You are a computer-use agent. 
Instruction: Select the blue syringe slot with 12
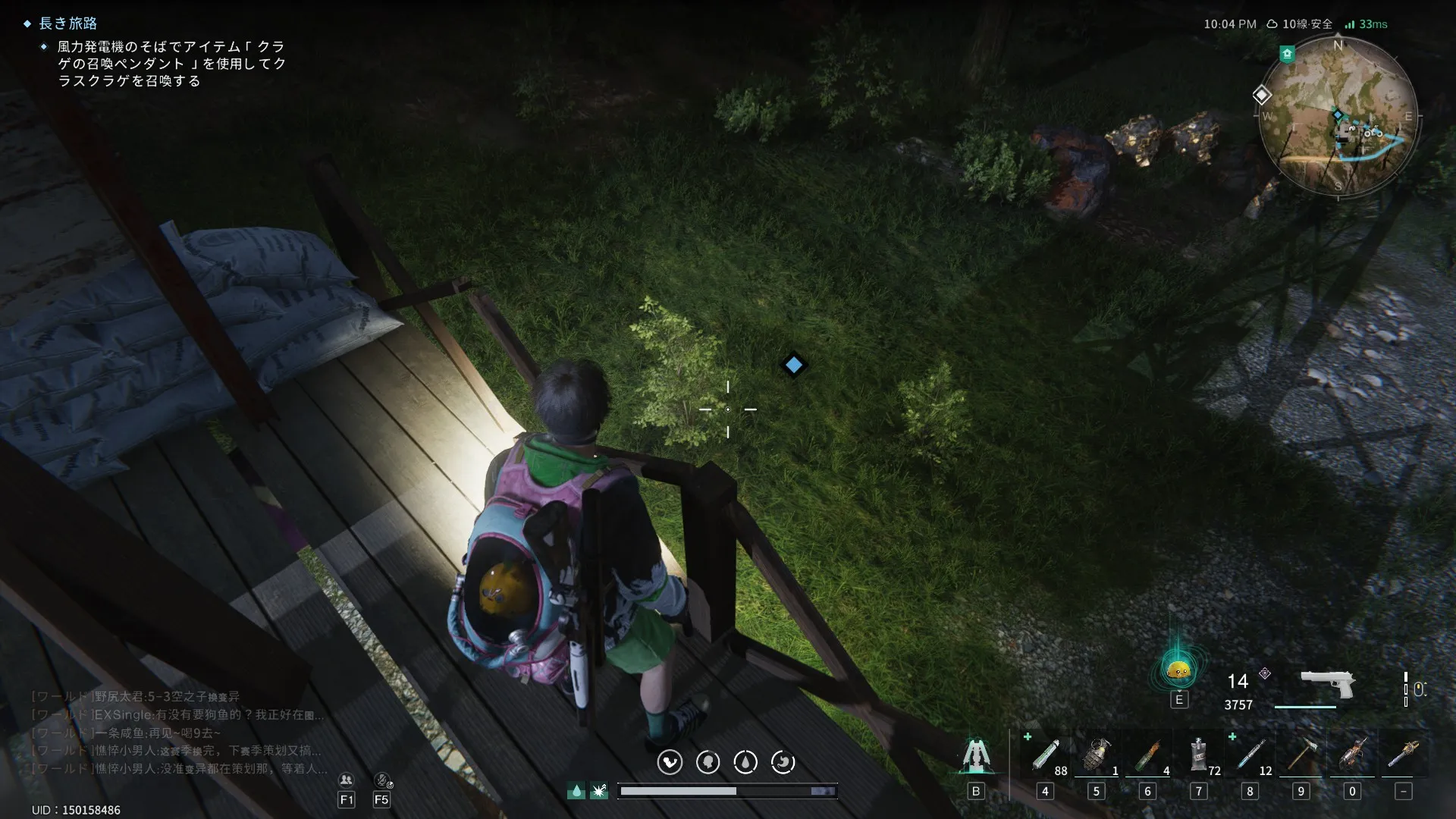(x=1250, y=755)
